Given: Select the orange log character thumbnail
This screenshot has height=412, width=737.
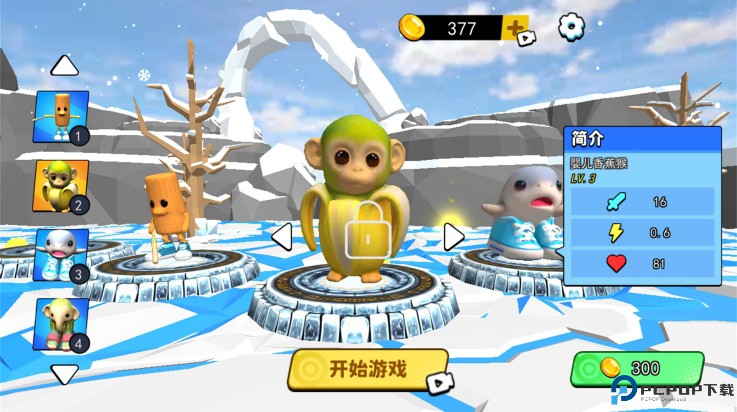Looking at the screenshot, I should click(x=61, y=116).
